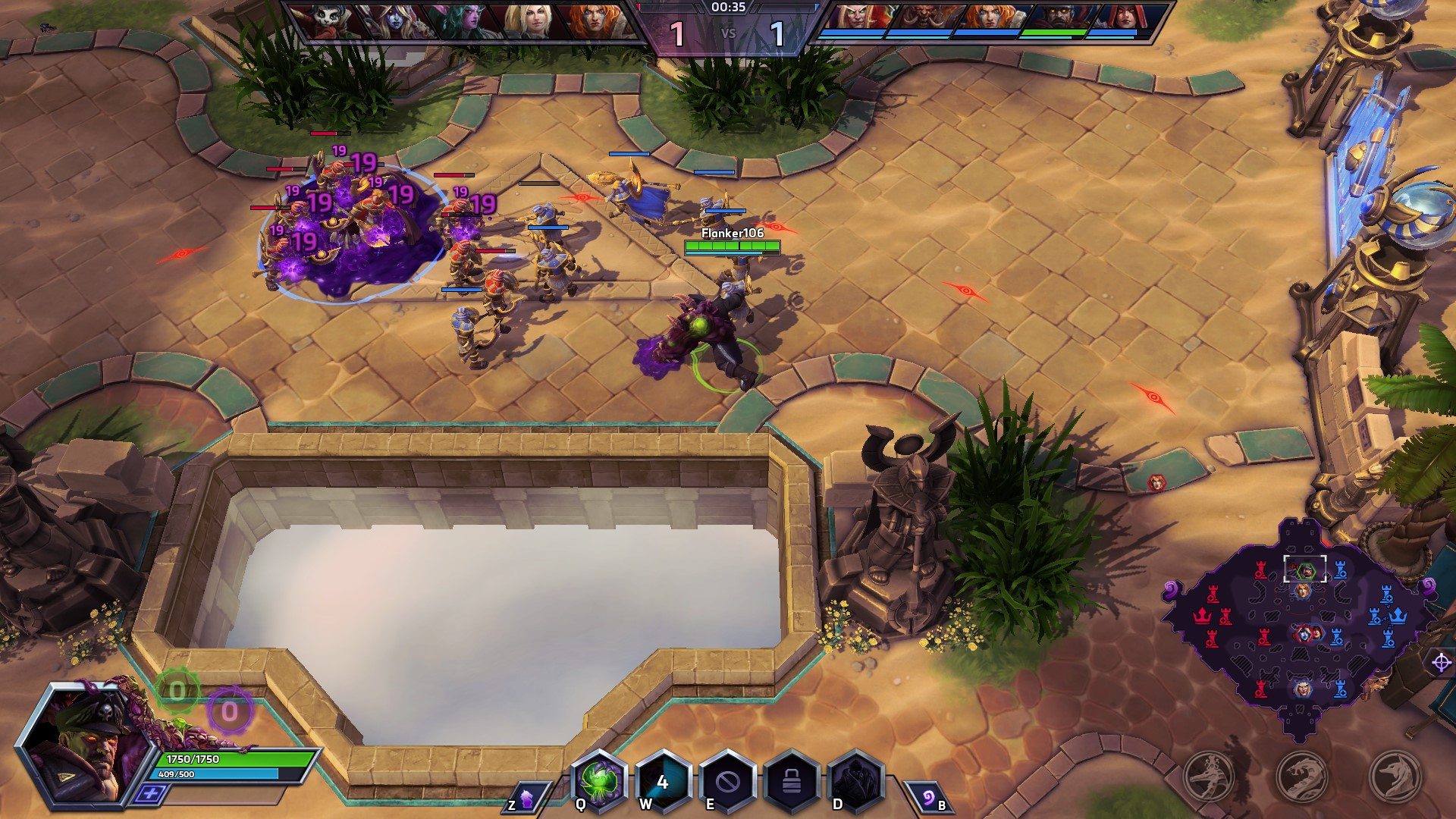Select the W ability showing cooldown 4
The image size is (1456, 819).
coord(663,781)
